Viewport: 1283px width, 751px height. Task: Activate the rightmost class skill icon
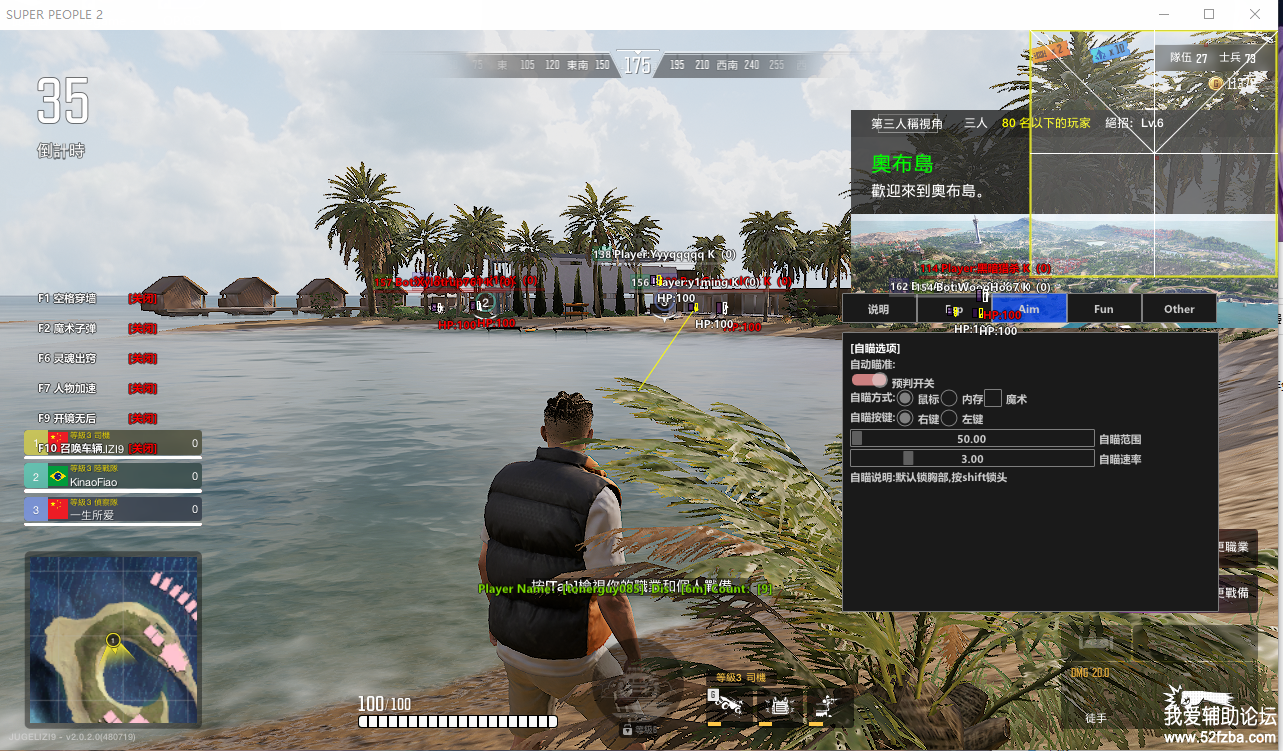point(829,706)
